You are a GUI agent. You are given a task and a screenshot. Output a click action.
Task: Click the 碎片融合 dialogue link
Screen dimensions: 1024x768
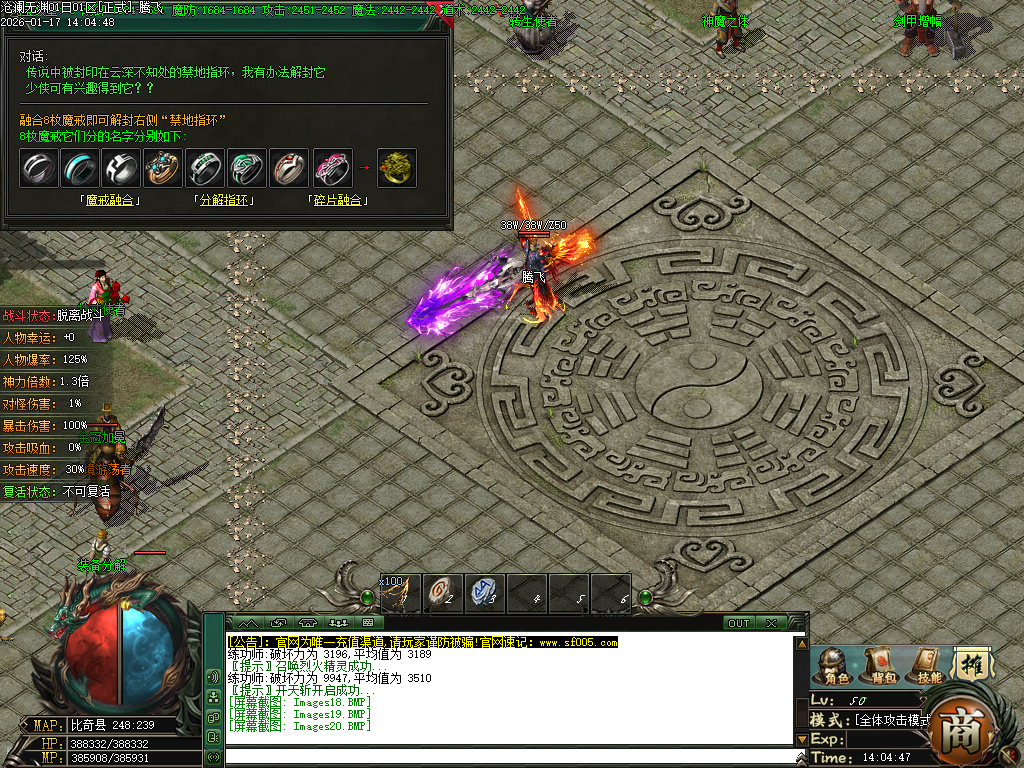tap(336, 201)
